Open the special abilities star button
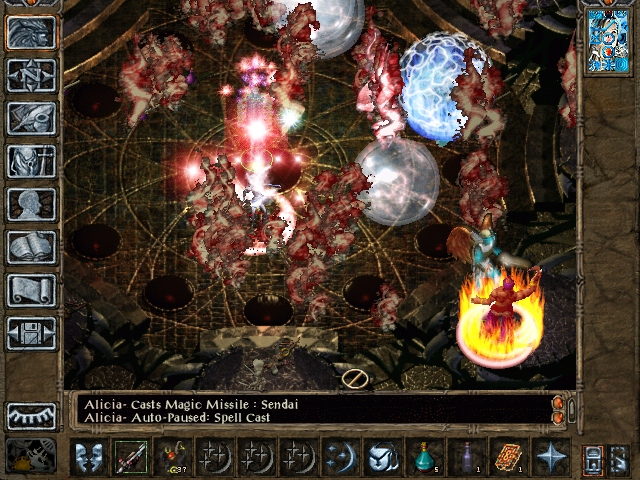 (551, 457)
